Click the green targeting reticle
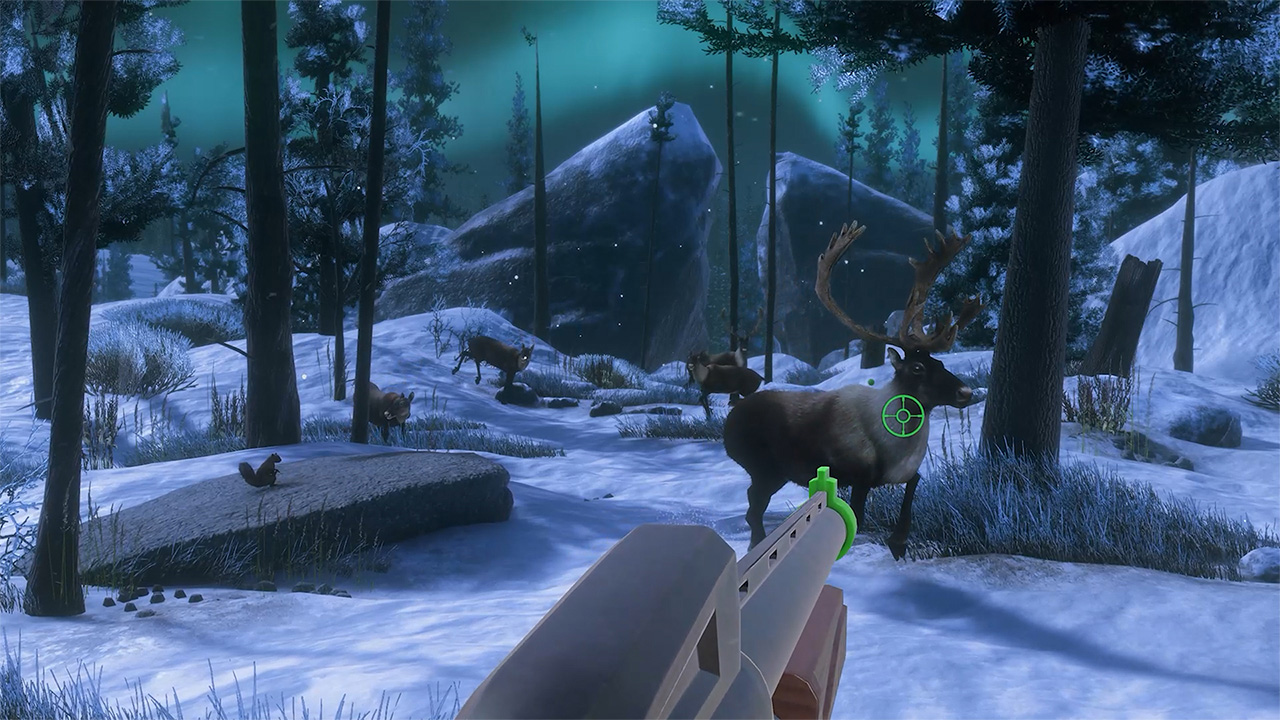Screen dimensions: 1280x720 (903, 415)
